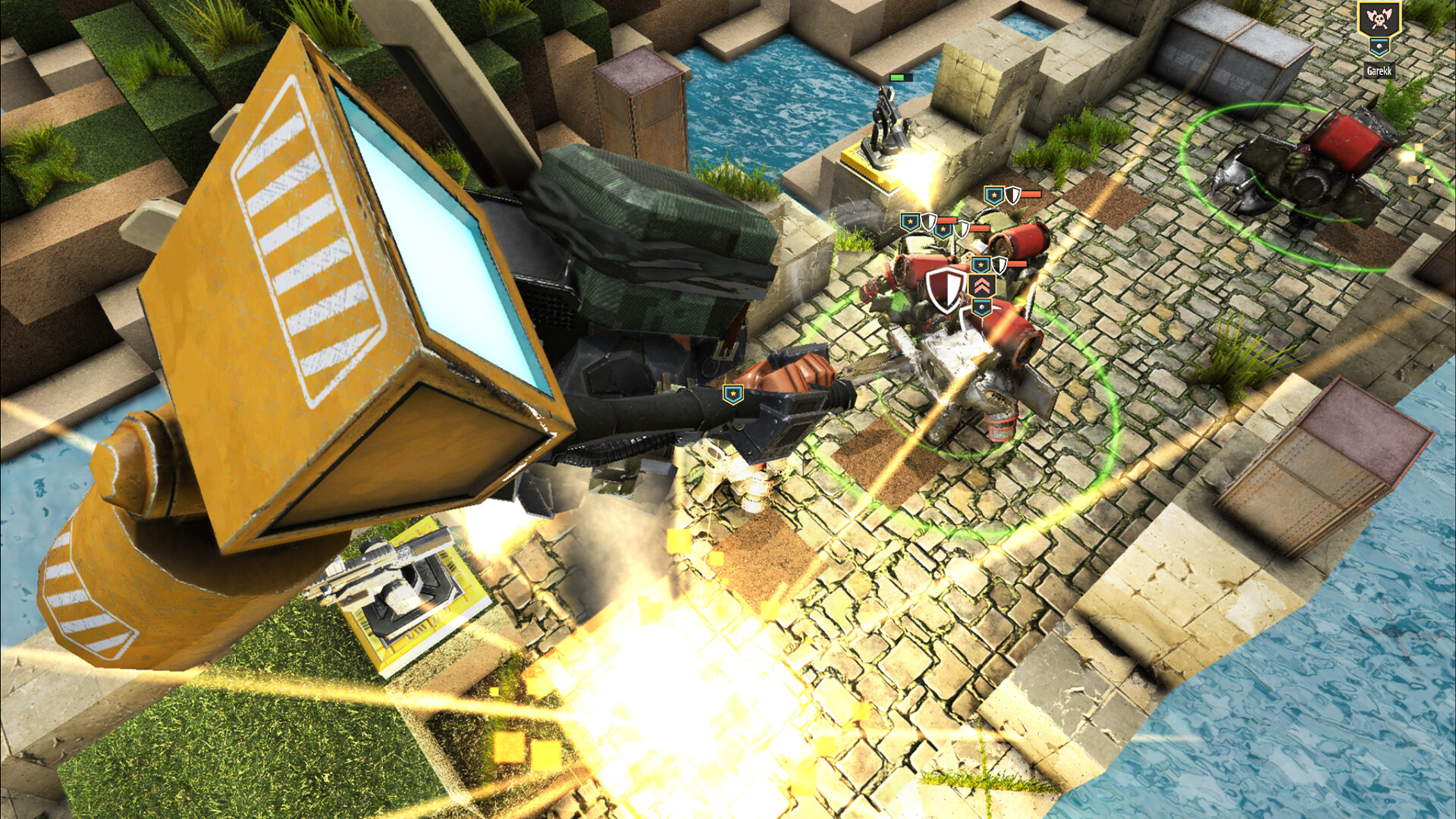The width and height of the screenshot is (1456, 819).
Task: Click the gold star rank badge above the mech
Action: (x=981, y=264)
